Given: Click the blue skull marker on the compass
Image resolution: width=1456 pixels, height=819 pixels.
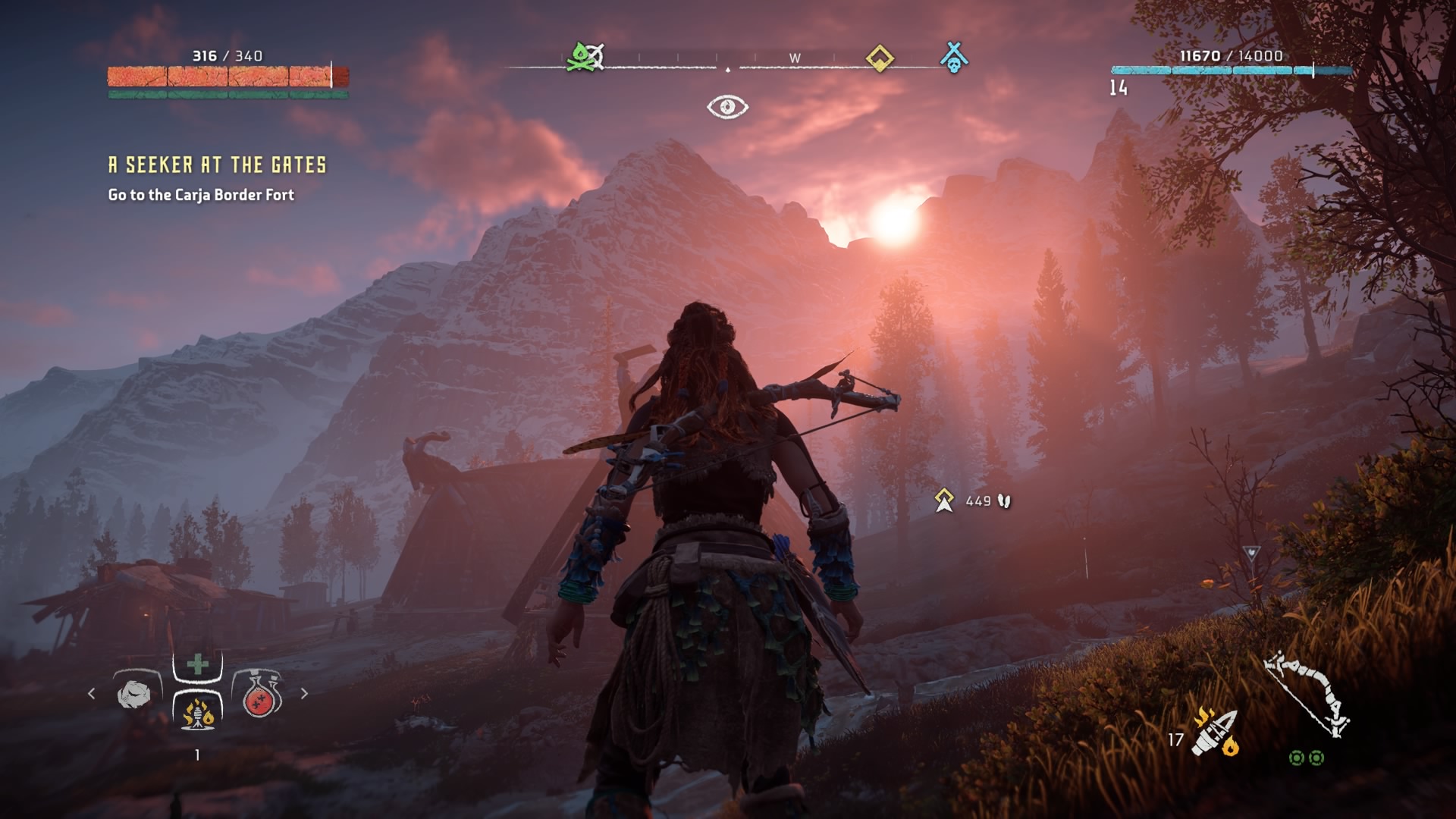Looking at the screenshot, I should tap(954, 58).
